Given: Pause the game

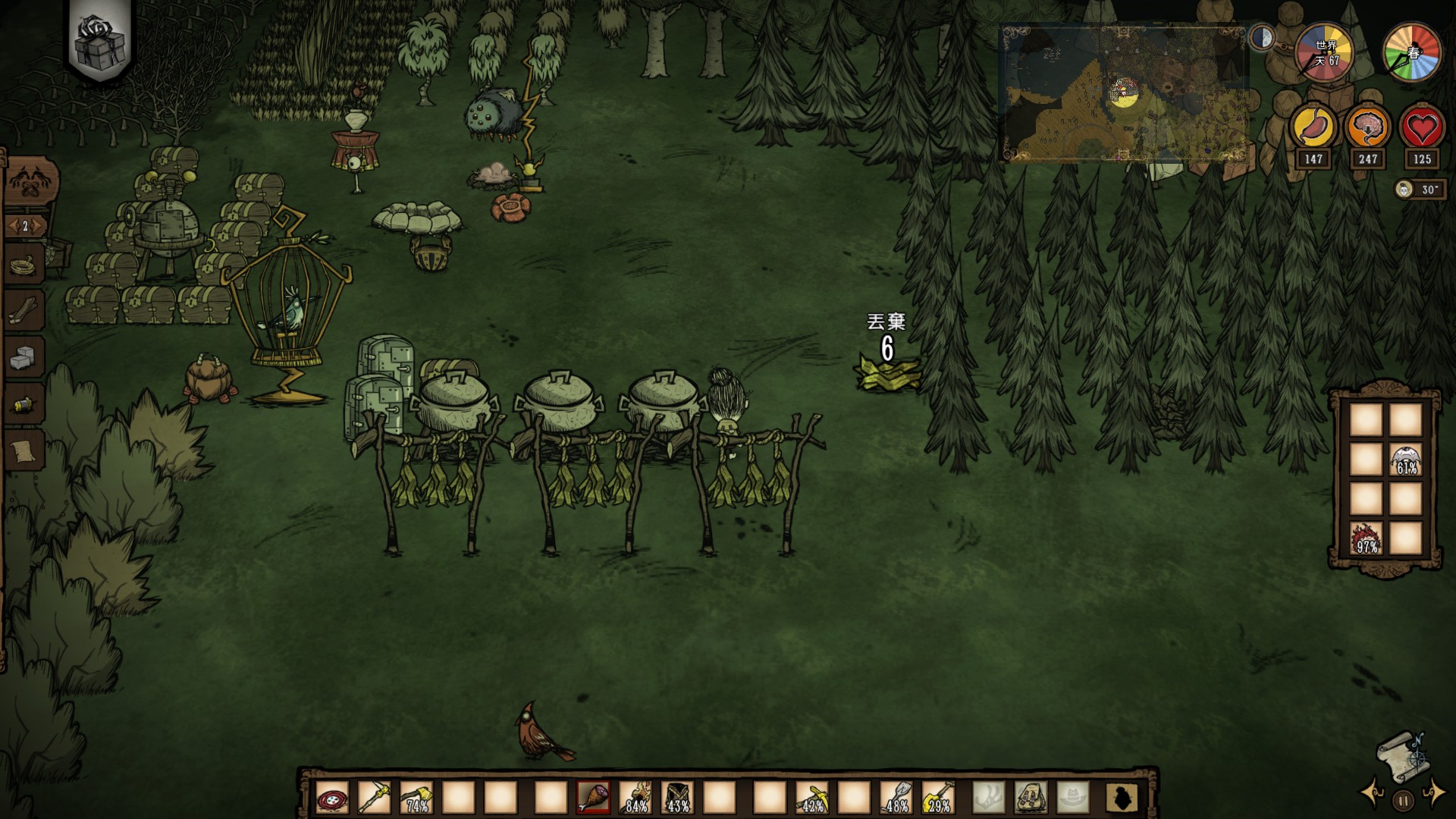Looking at the screenshot, I should [1403, 800].
